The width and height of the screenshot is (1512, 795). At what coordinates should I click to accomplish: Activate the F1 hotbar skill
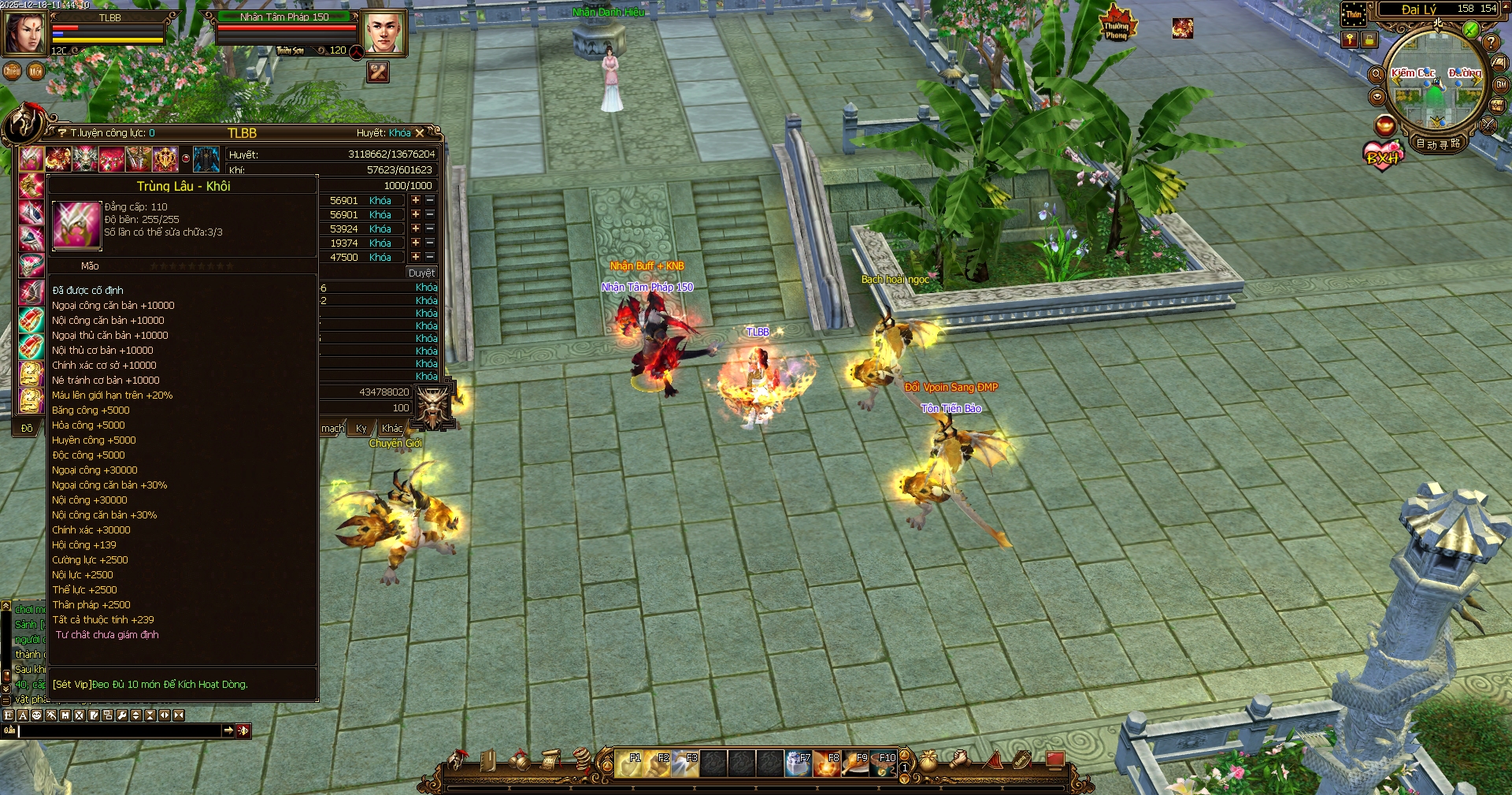click(x=628, y=763)
